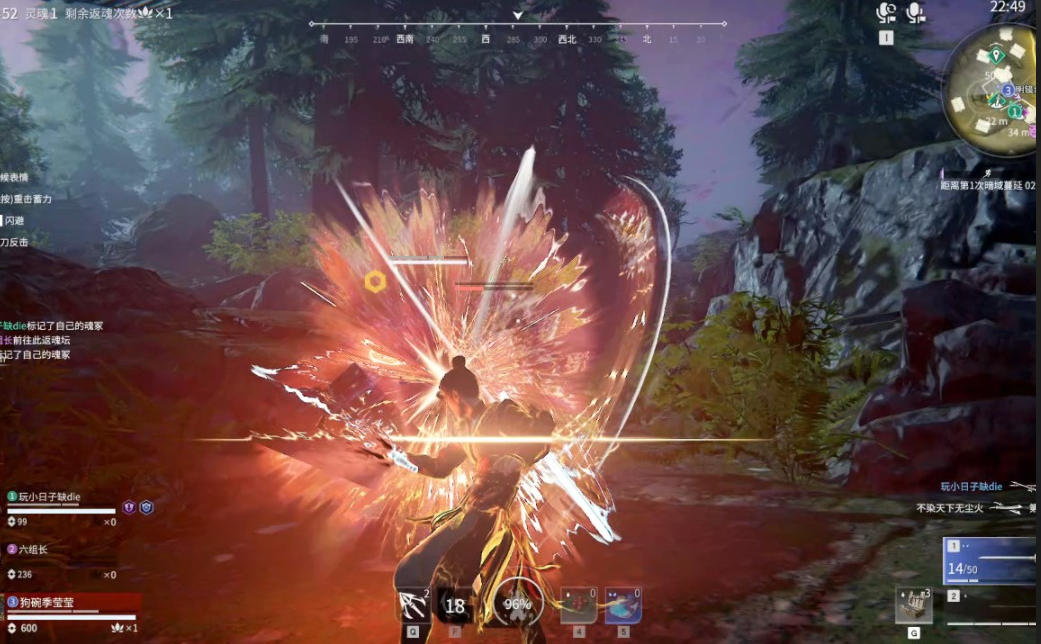Activate the Q grappling claw skill
This screenshot has width=1041, height=644.
pyautogui.click(x=414, y=605)
